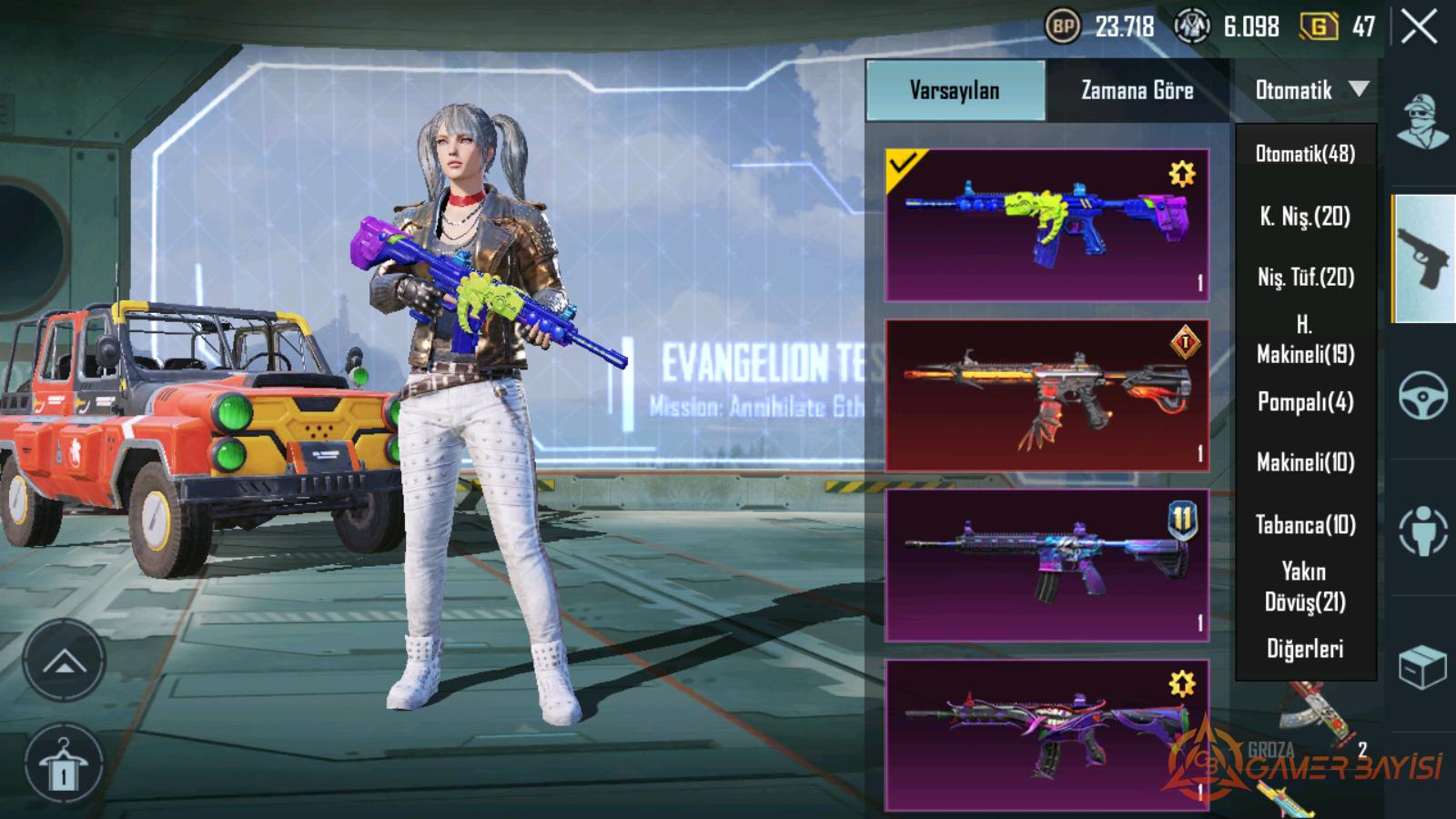1456x819 pixels.
Task: Select the red-orange dragon rifle skin
Action: 1046,395
